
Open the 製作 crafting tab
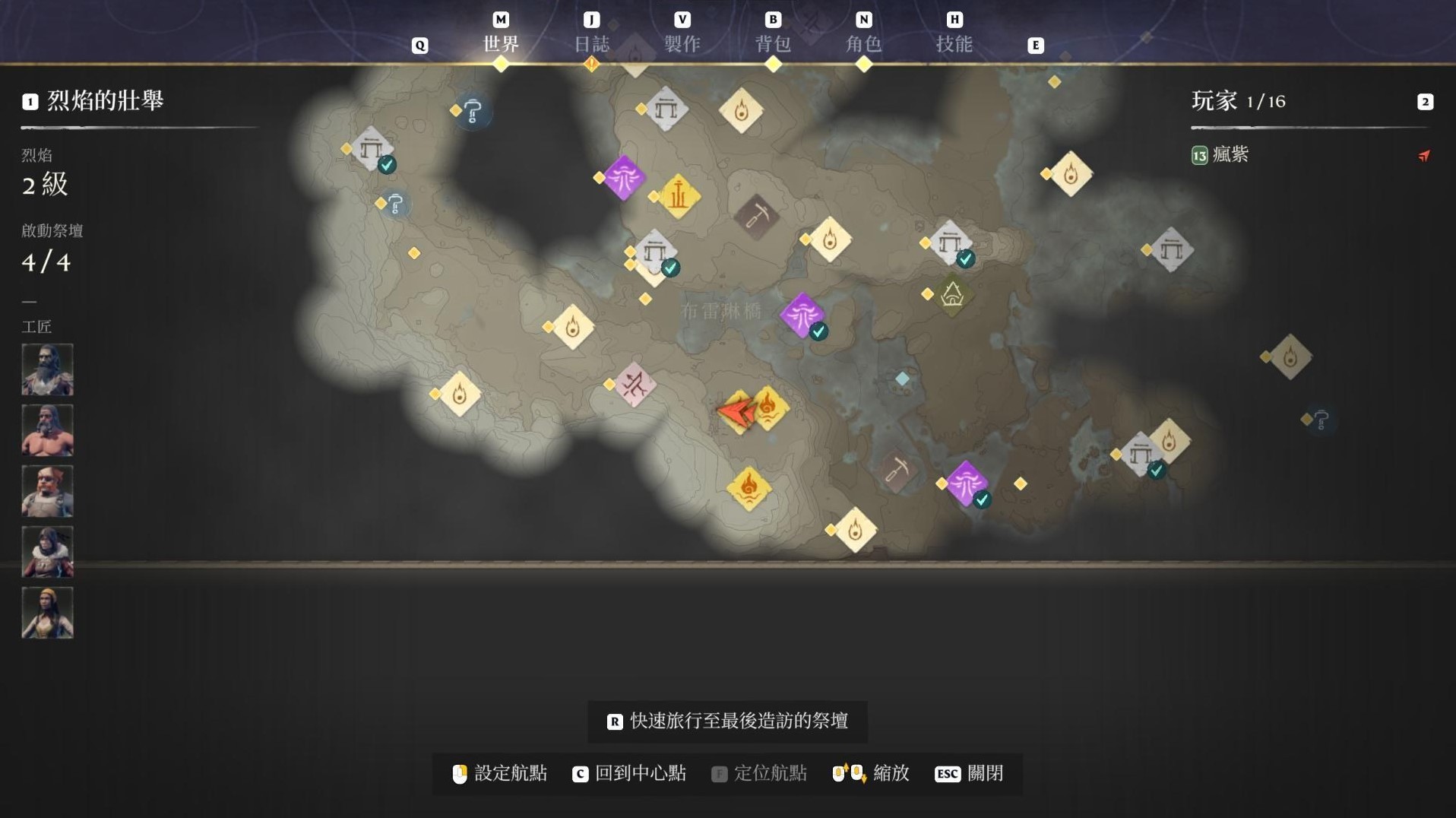click(682, 44)
